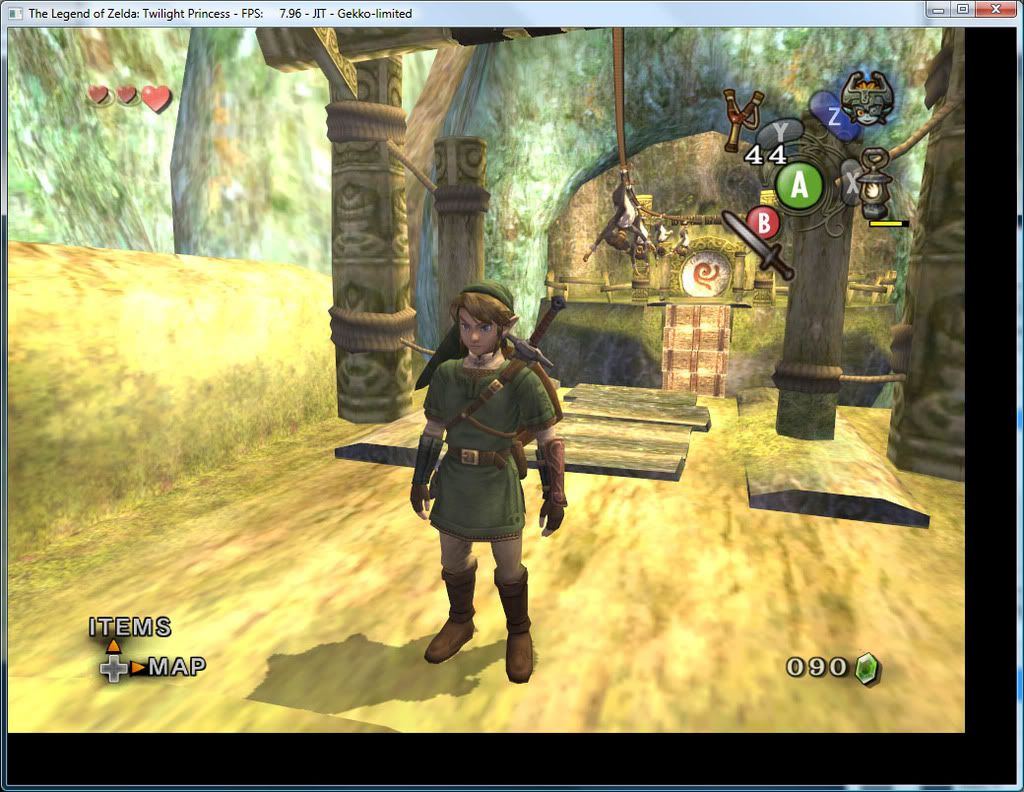The width and height of the screenshot is (1024, 792).
Task: Close the emulator window
Action: [995, 10]
